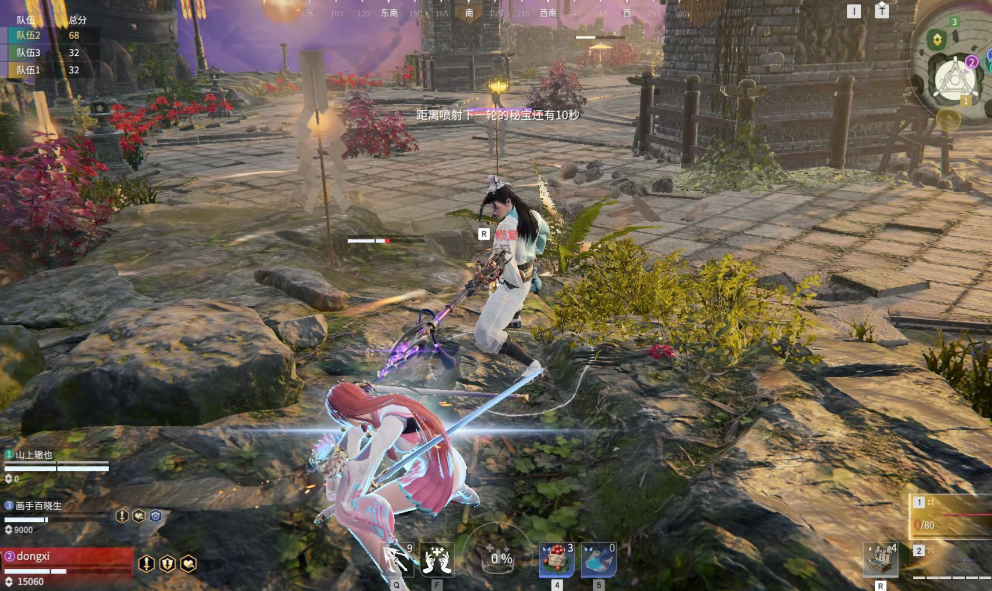
Task: Click the purple number 2 minimap marker
Action: (x=969, y=62)
